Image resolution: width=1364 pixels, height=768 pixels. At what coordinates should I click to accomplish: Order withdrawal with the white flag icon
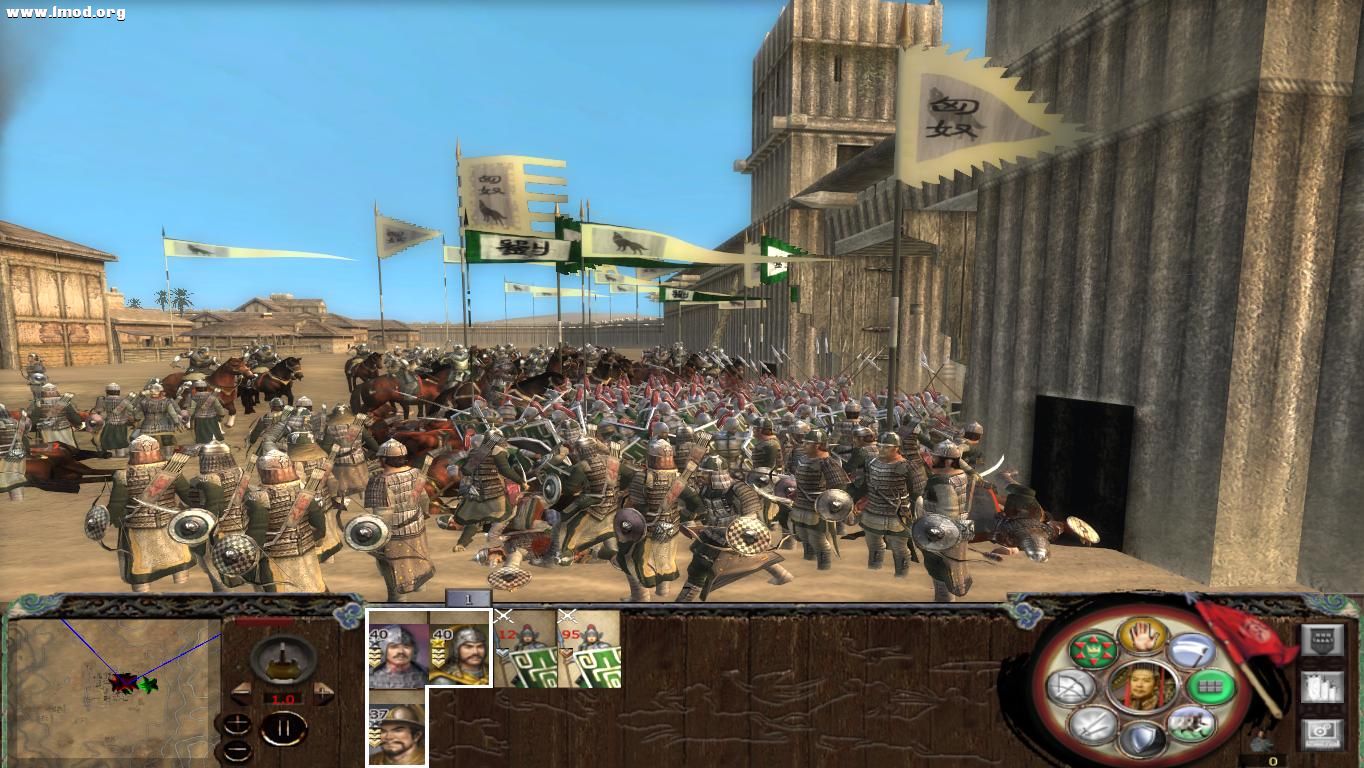(x=1190, y=651)
